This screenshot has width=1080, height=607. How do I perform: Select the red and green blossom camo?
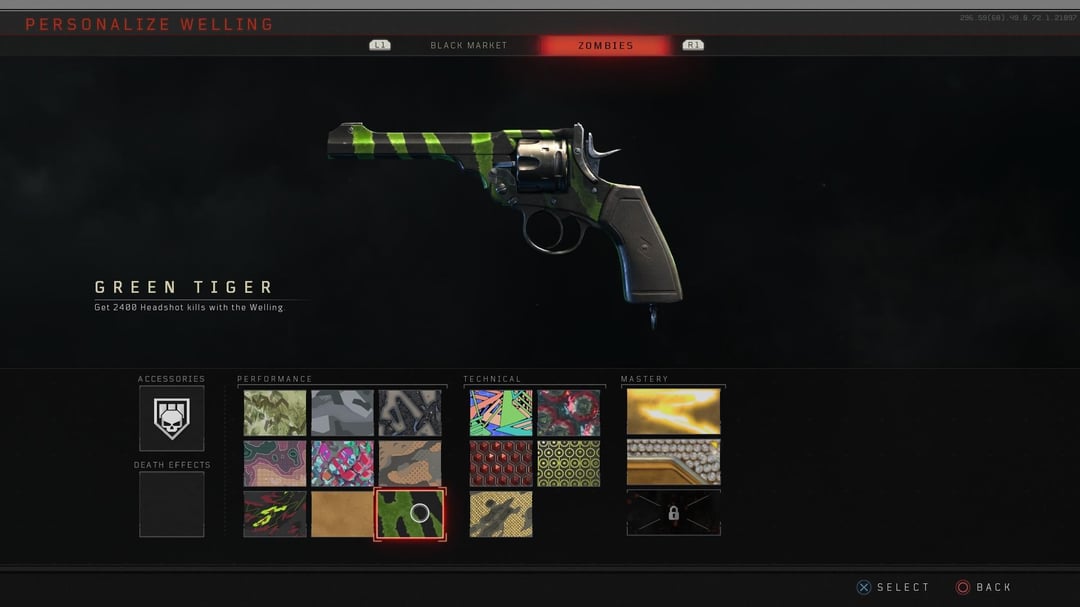click(568, 412)
